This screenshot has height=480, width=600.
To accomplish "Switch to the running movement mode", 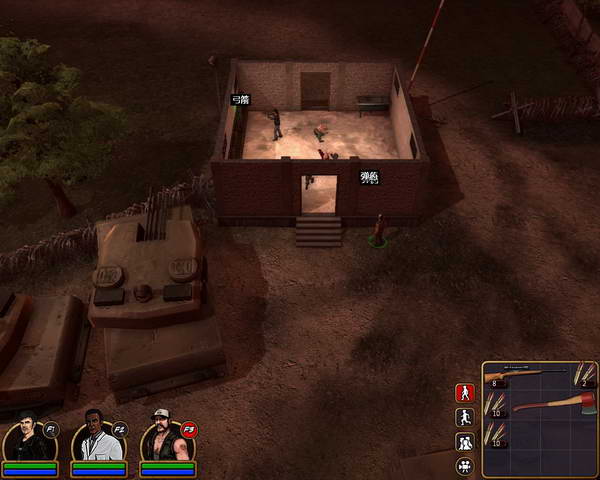I will tap(464, 418).
